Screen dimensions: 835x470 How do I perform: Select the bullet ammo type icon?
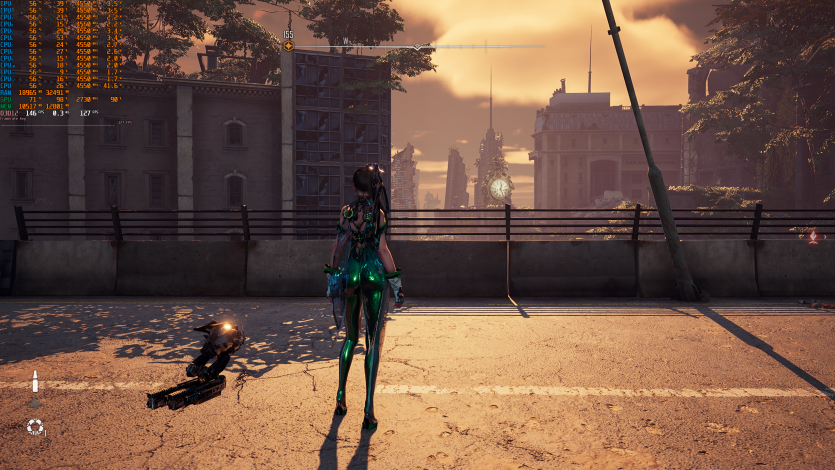point(35,383)
